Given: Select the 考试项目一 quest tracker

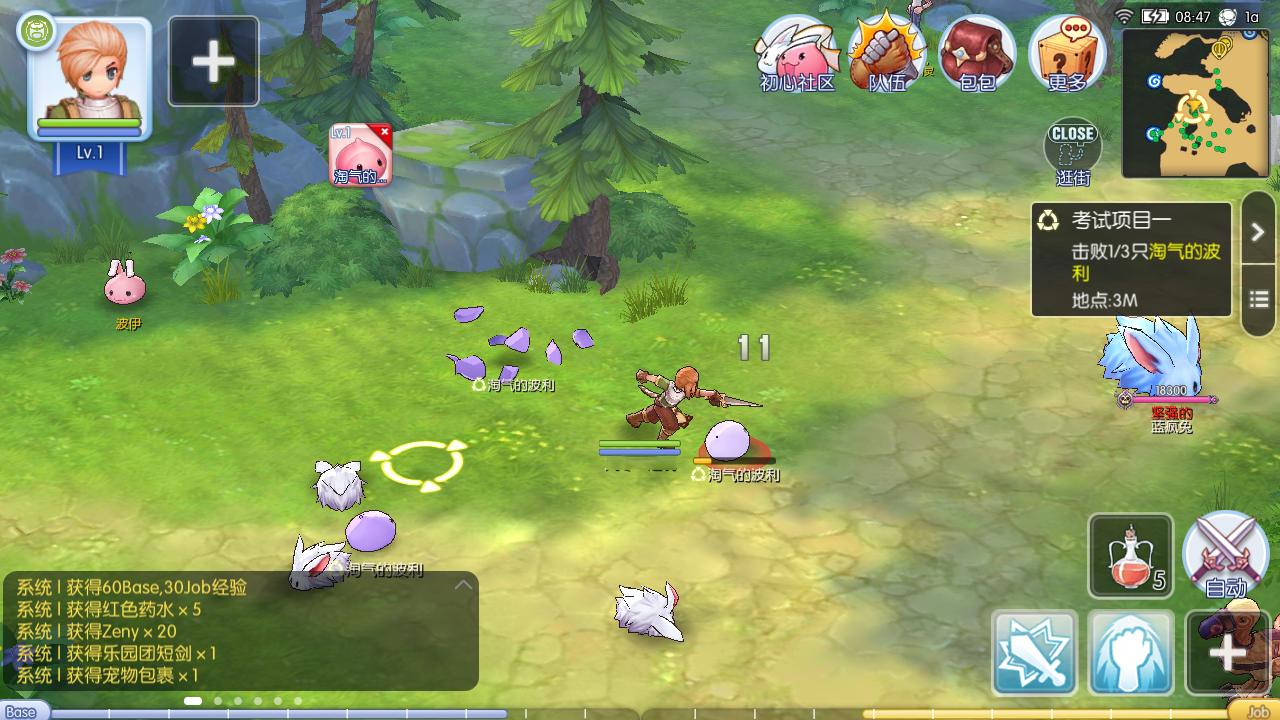Looking at the screenshot, I should 1131,259.
